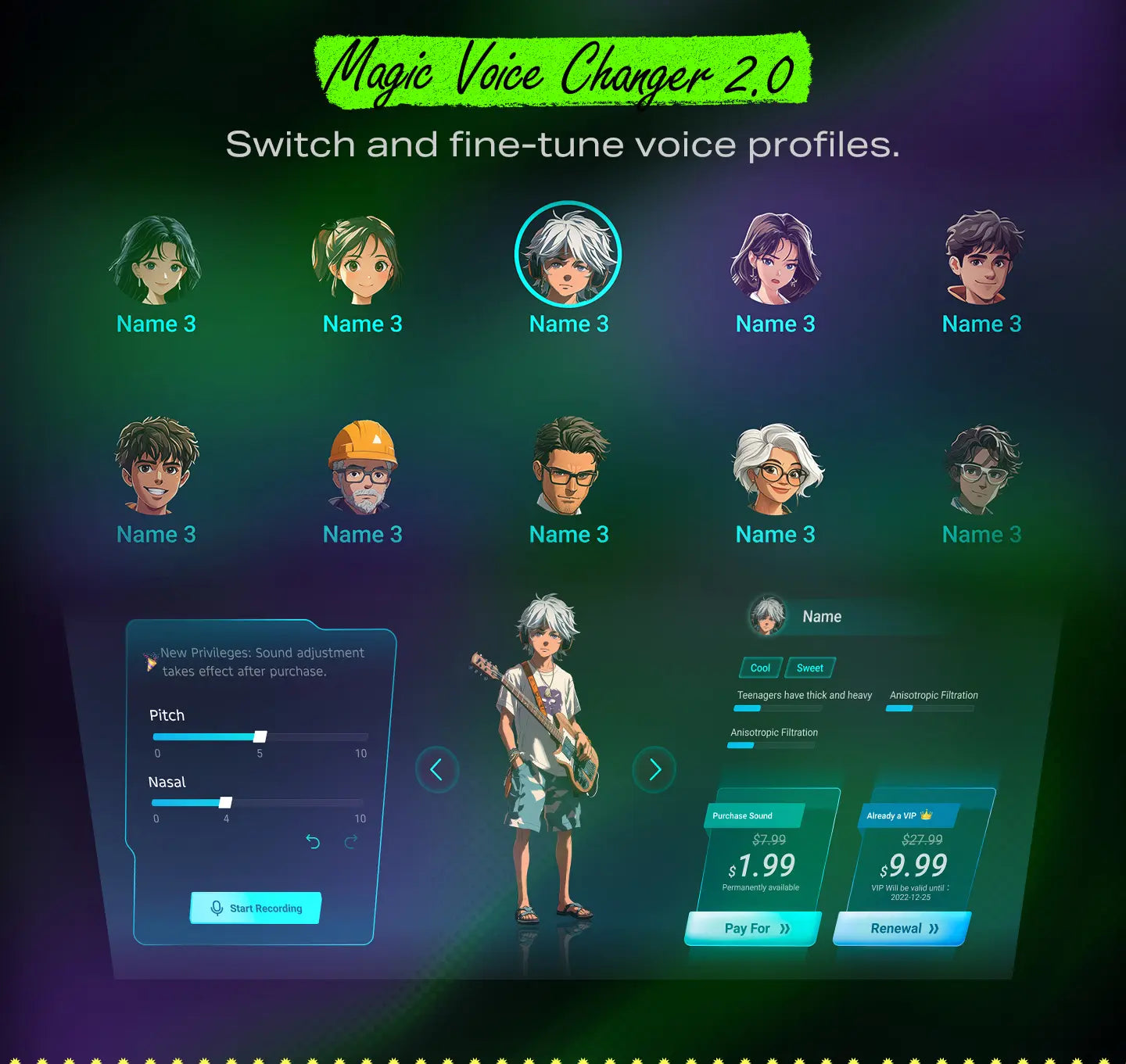Adjust the Nasal slider handle
The height and width of the screenshot is (1064, 1126).
click(x=226, y=802)
